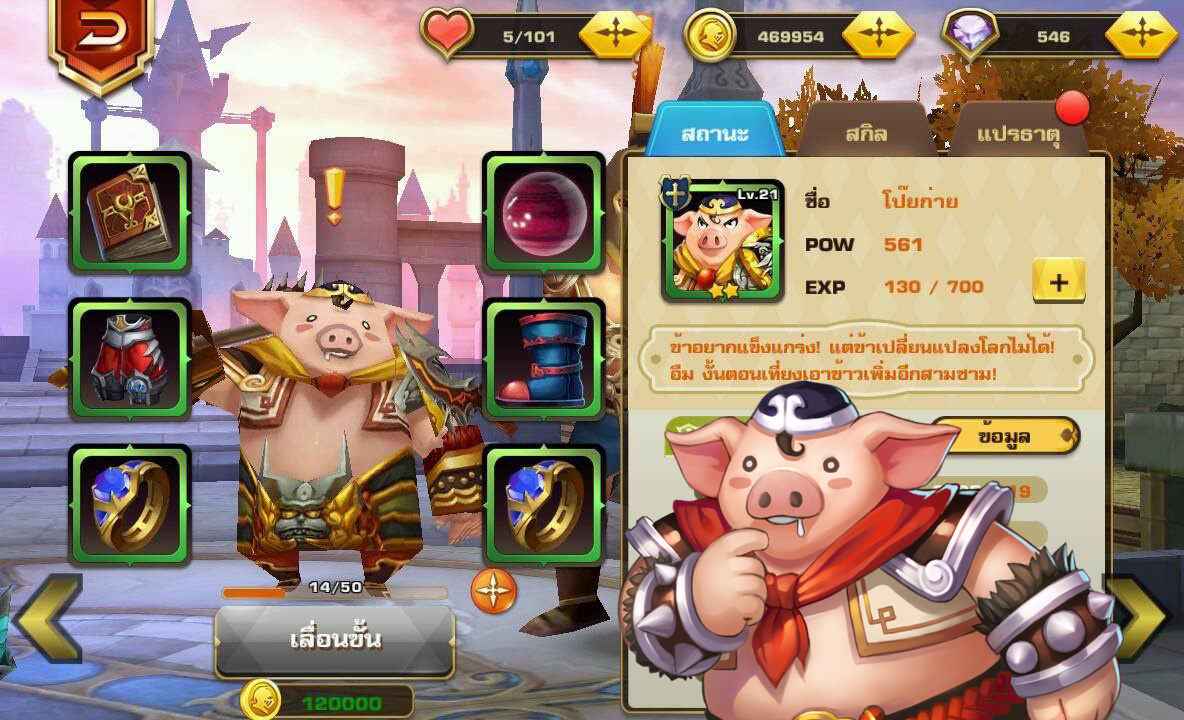The height and width of the screenshot is (720, 1184).
Task: Tap the orange plus button beside progress bar
Action: point(494,591)
